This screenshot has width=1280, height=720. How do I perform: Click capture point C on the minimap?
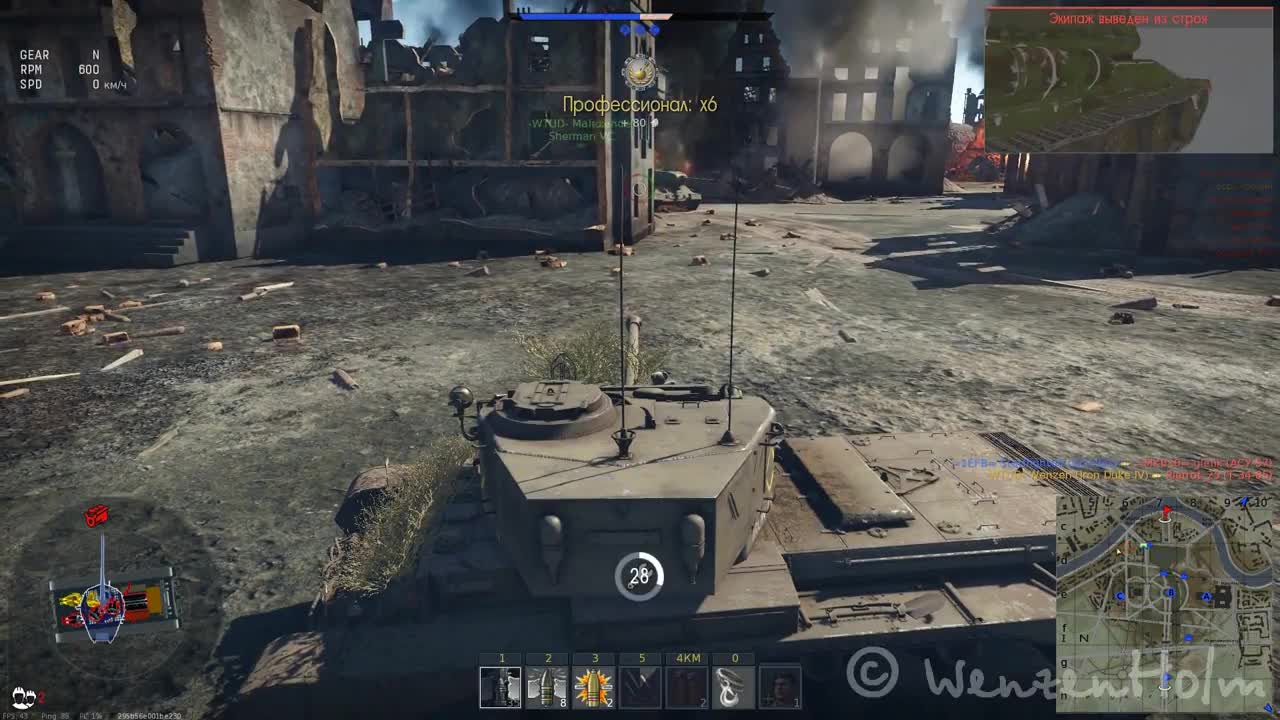[1120, 596]
